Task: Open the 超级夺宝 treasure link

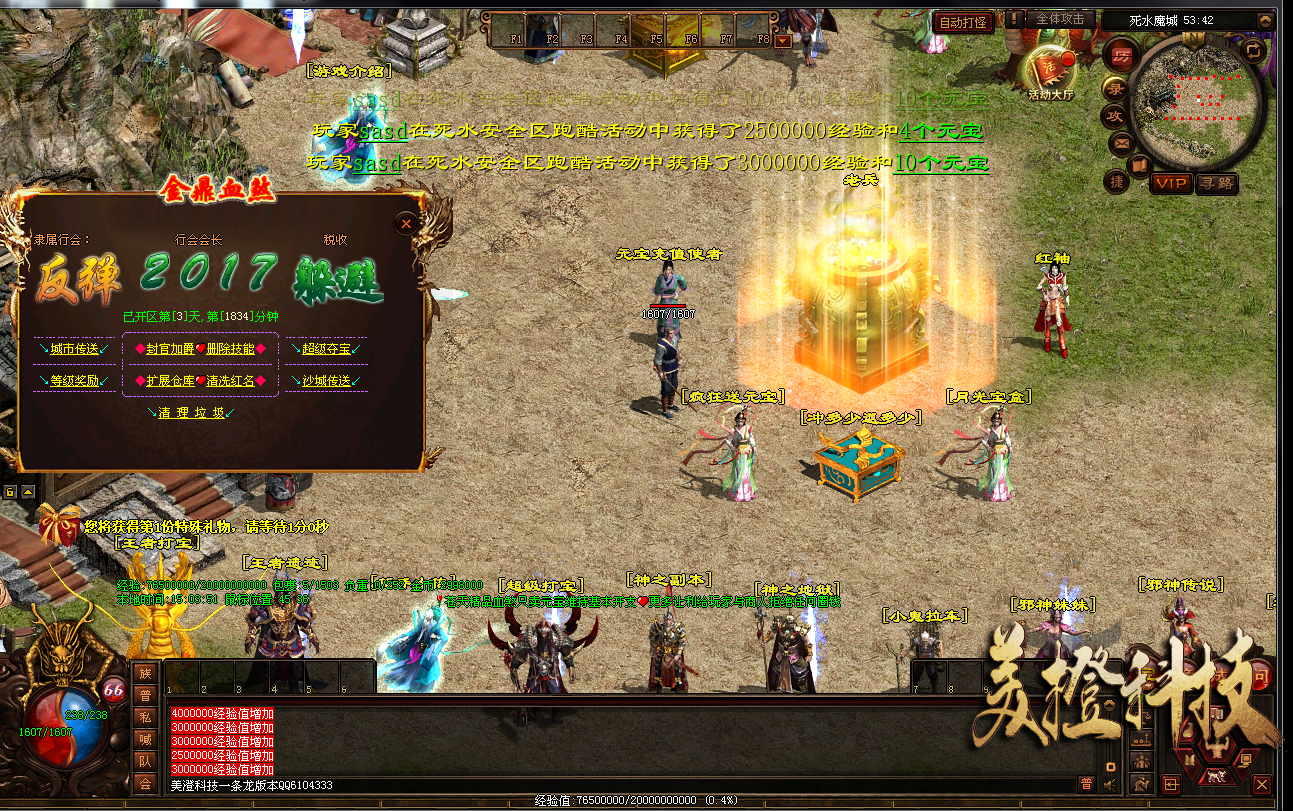Action: click(326, 349)
